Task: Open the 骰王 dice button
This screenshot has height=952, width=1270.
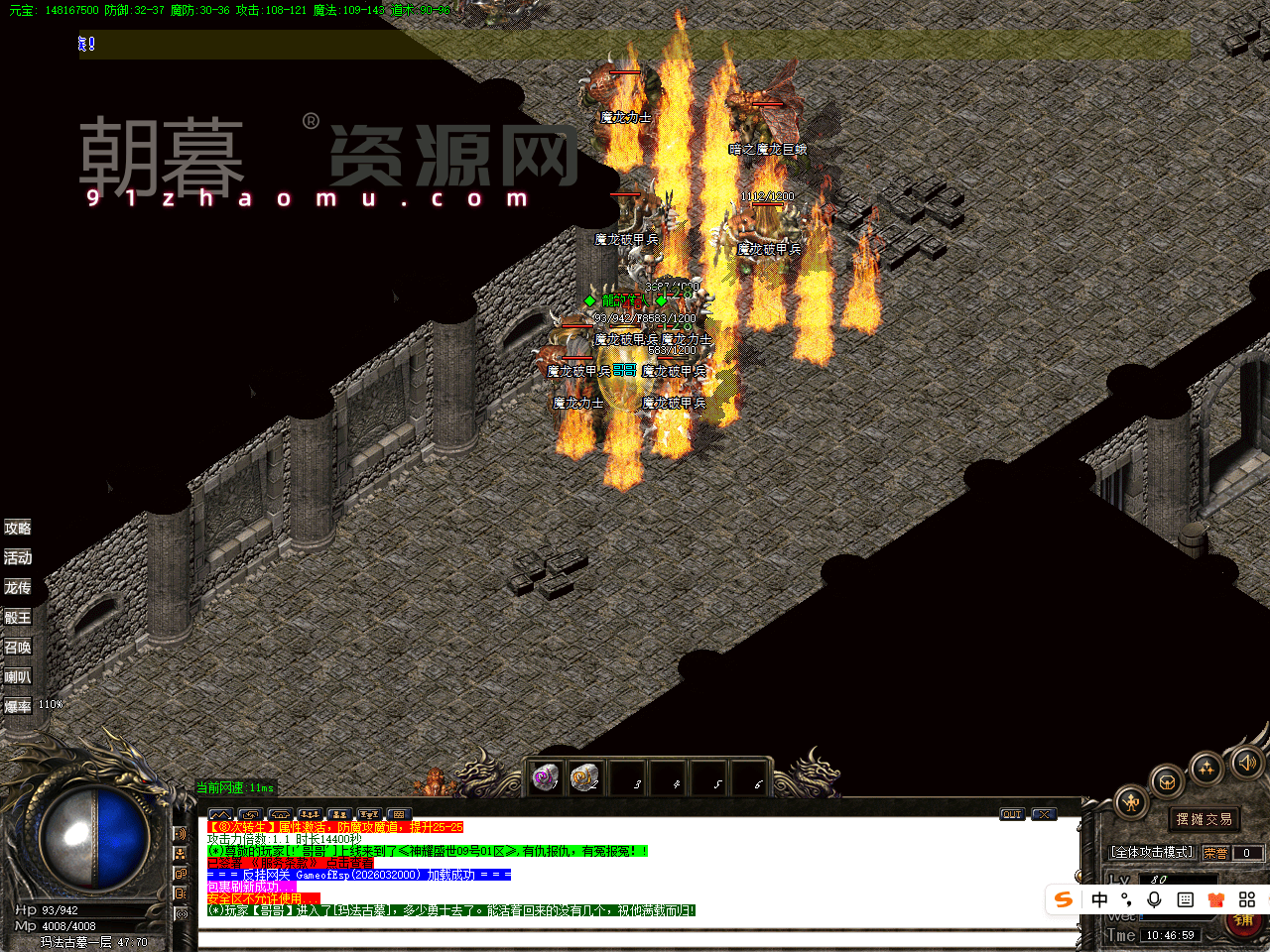Action: point(18,618)
